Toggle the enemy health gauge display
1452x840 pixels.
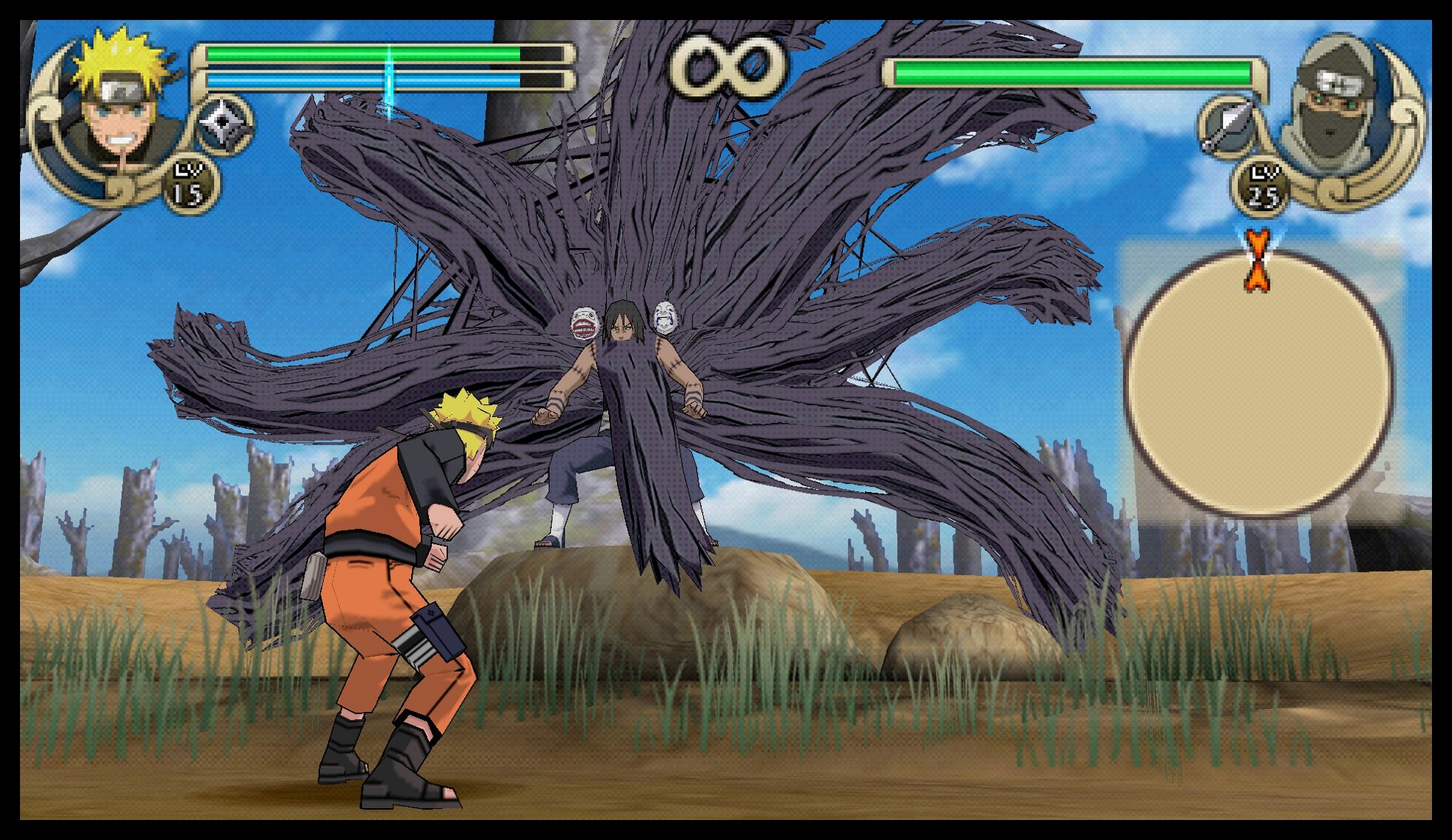point(1074,70)
